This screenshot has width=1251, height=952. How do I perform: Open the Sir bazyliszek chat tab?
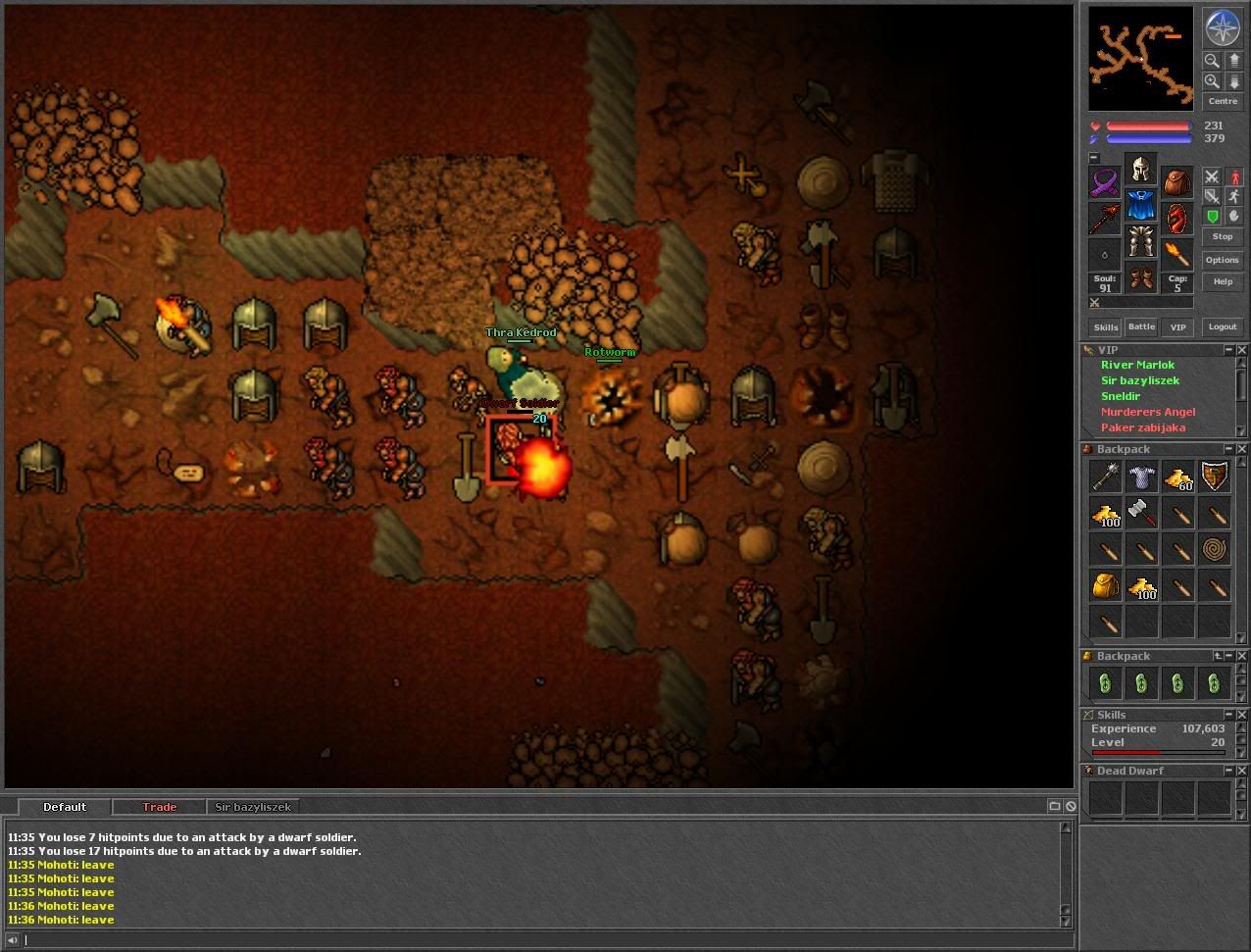253,807
